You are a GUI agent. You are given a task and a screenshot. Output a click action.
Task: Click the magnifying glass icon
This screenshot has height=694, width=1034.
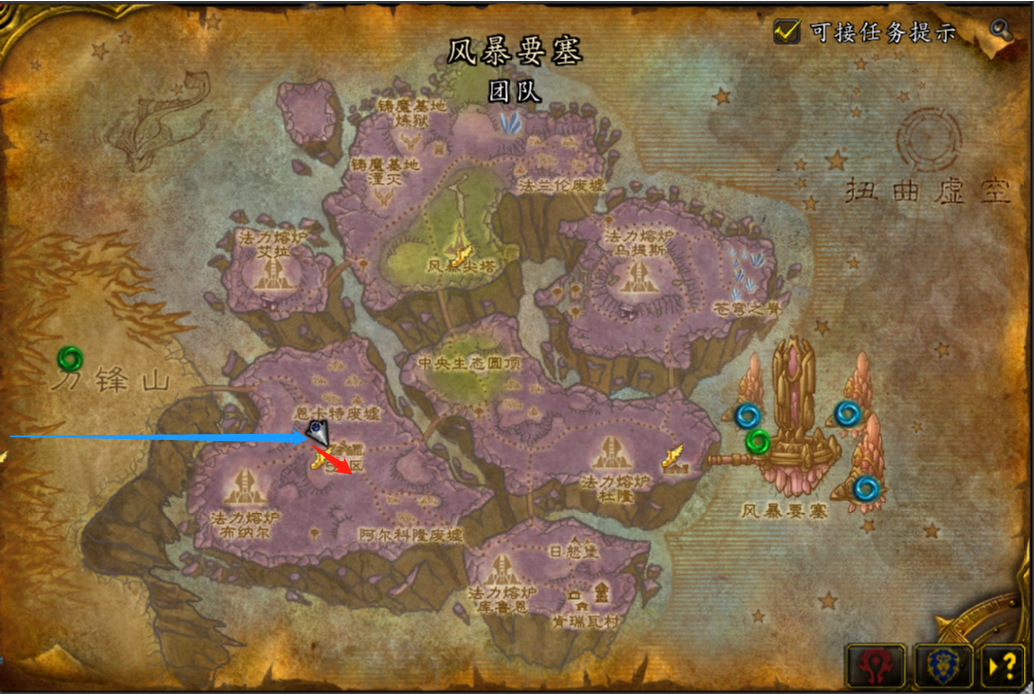pos(1000,29)
